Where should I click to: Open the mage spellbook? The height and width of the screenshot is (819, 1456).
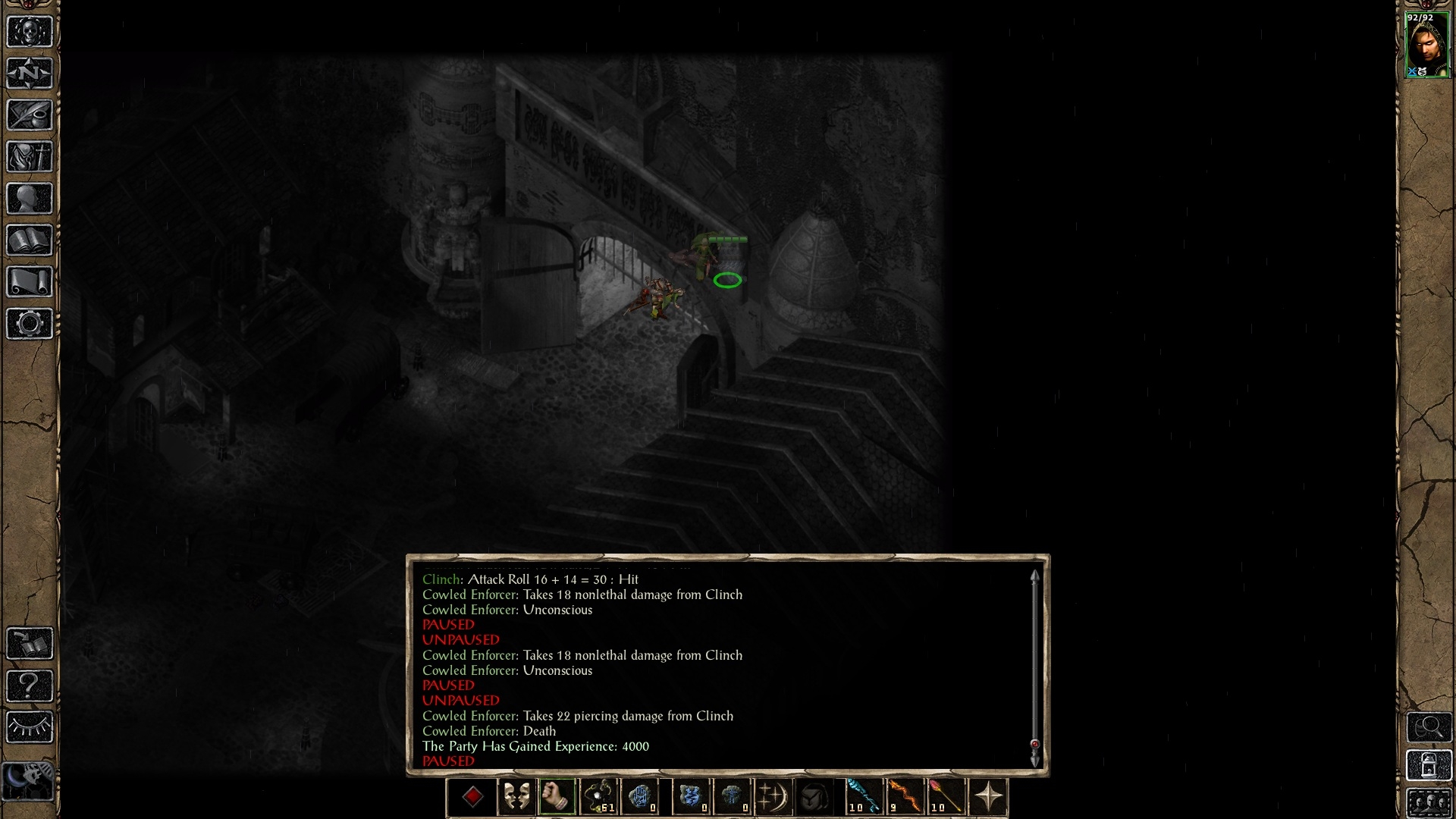pyautogui.click(x=30, y=240)
